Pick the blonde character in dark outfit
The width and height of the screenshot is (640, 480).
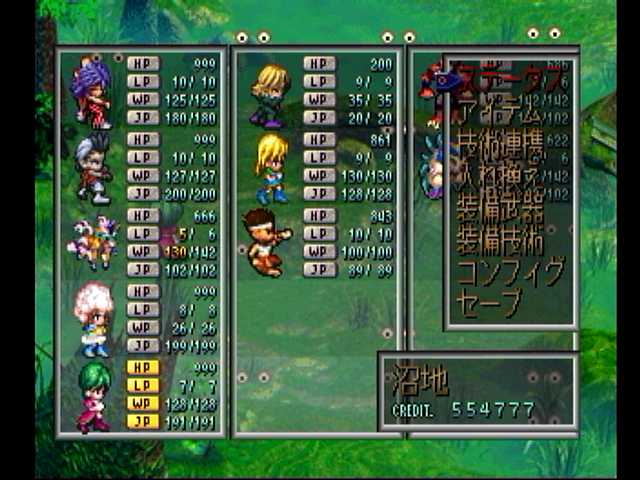tap(270, 94)
